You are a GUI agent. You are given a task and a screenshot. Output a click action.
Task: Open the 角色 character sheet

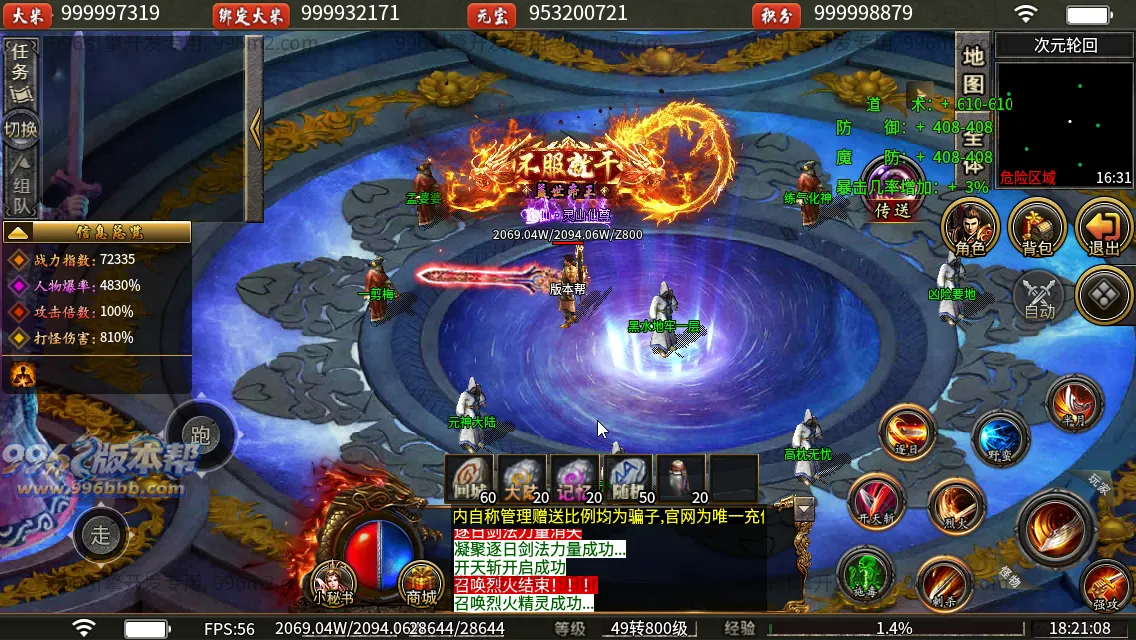coord(970,228)
